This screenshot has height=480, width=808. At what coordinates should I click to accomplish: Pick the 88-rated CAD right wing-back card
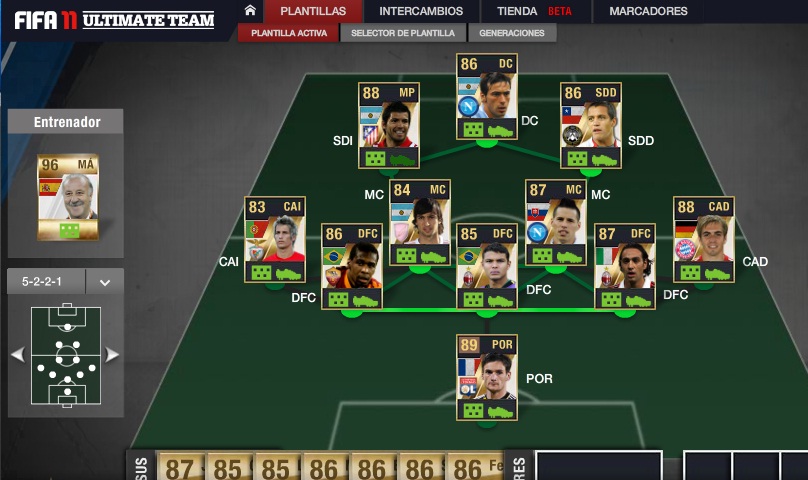(x=703, y=241)
